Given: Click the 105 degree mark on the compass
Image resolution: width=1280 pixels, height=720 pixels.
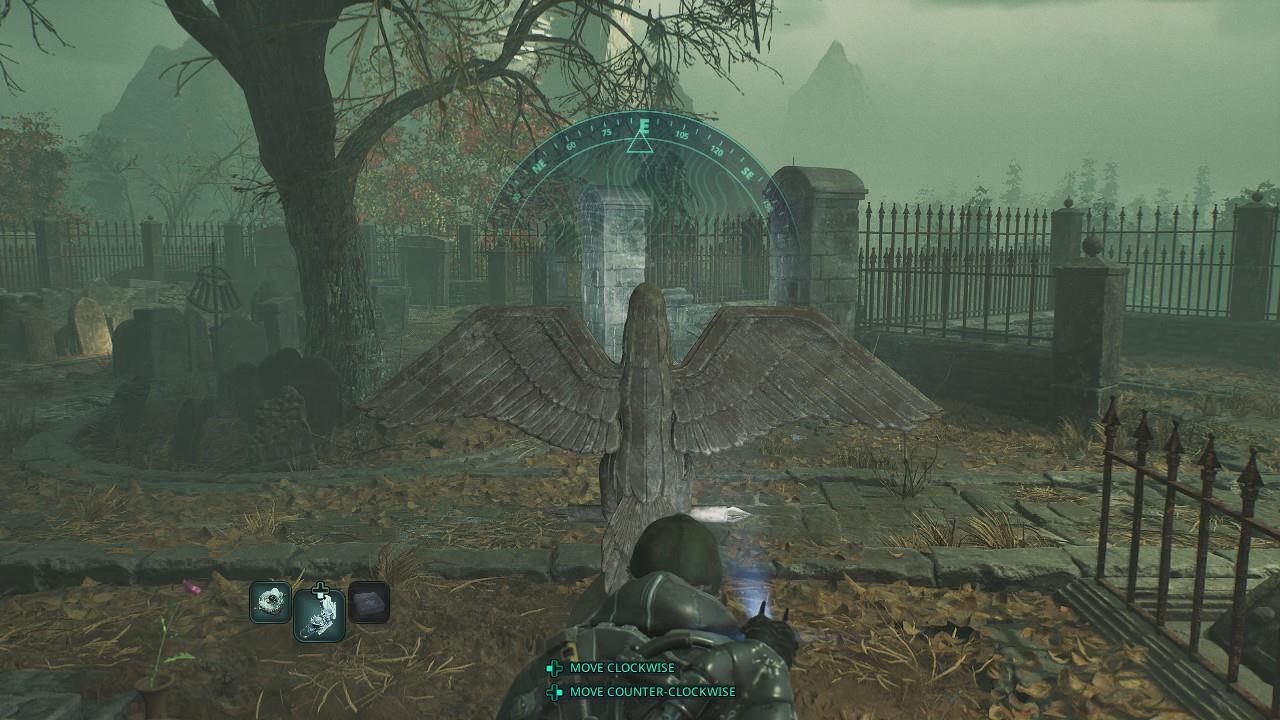Looking at the screenshot, I should (684, 135).
